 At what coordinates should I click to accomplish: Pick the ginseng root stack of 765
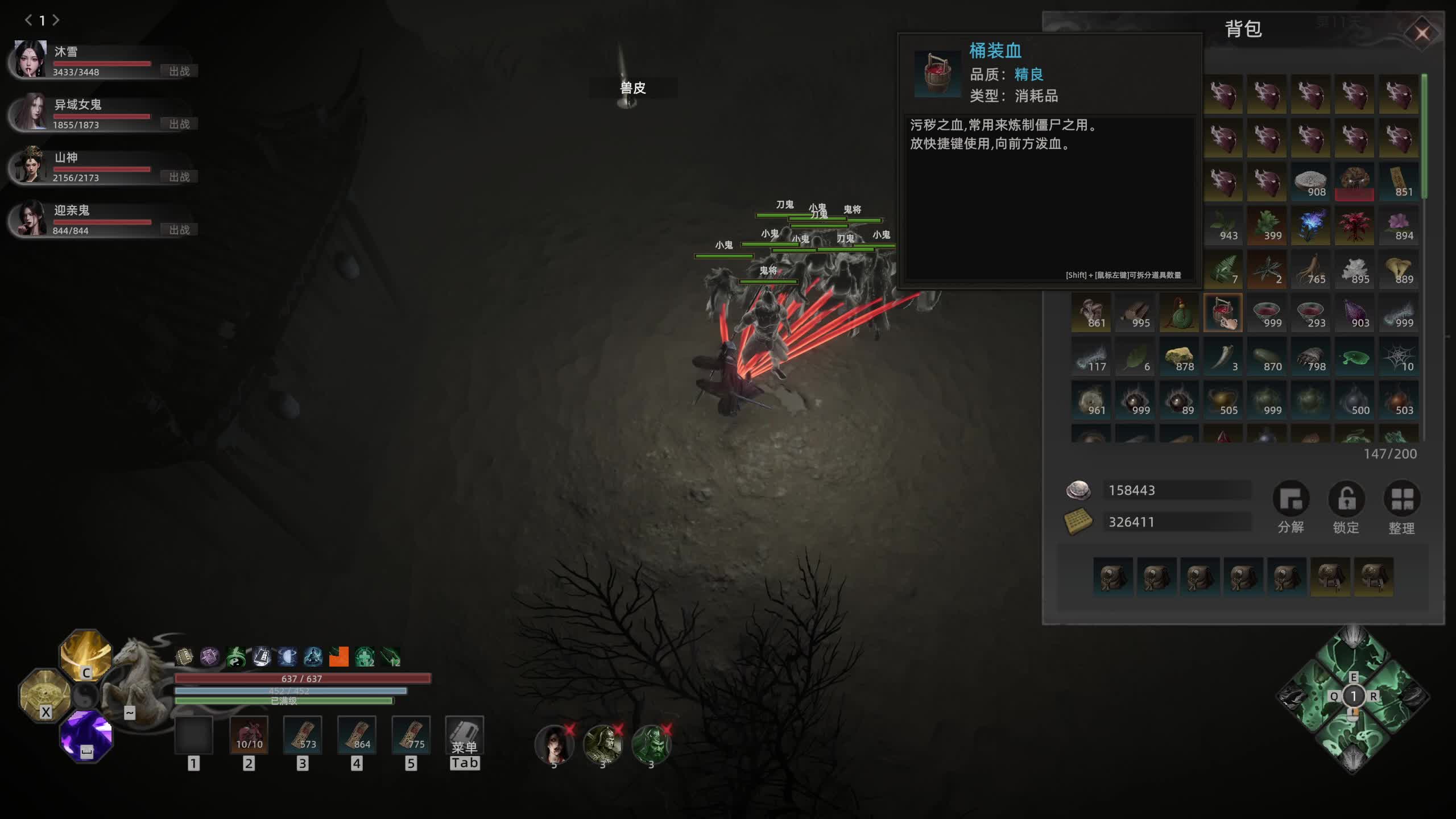[1310, 270]
